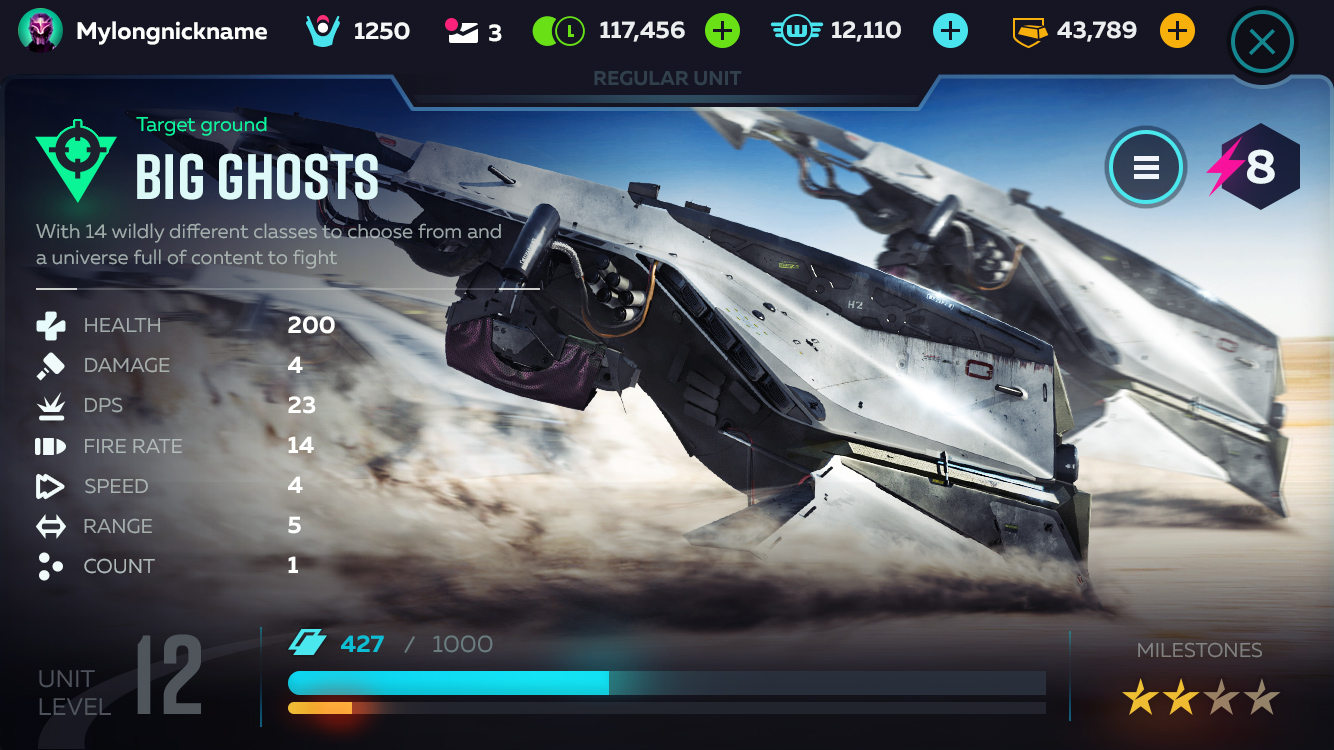The height and width of the screenshot is (750, 1334).
Task: Close the unit details screen
Action: point(1262,42)
